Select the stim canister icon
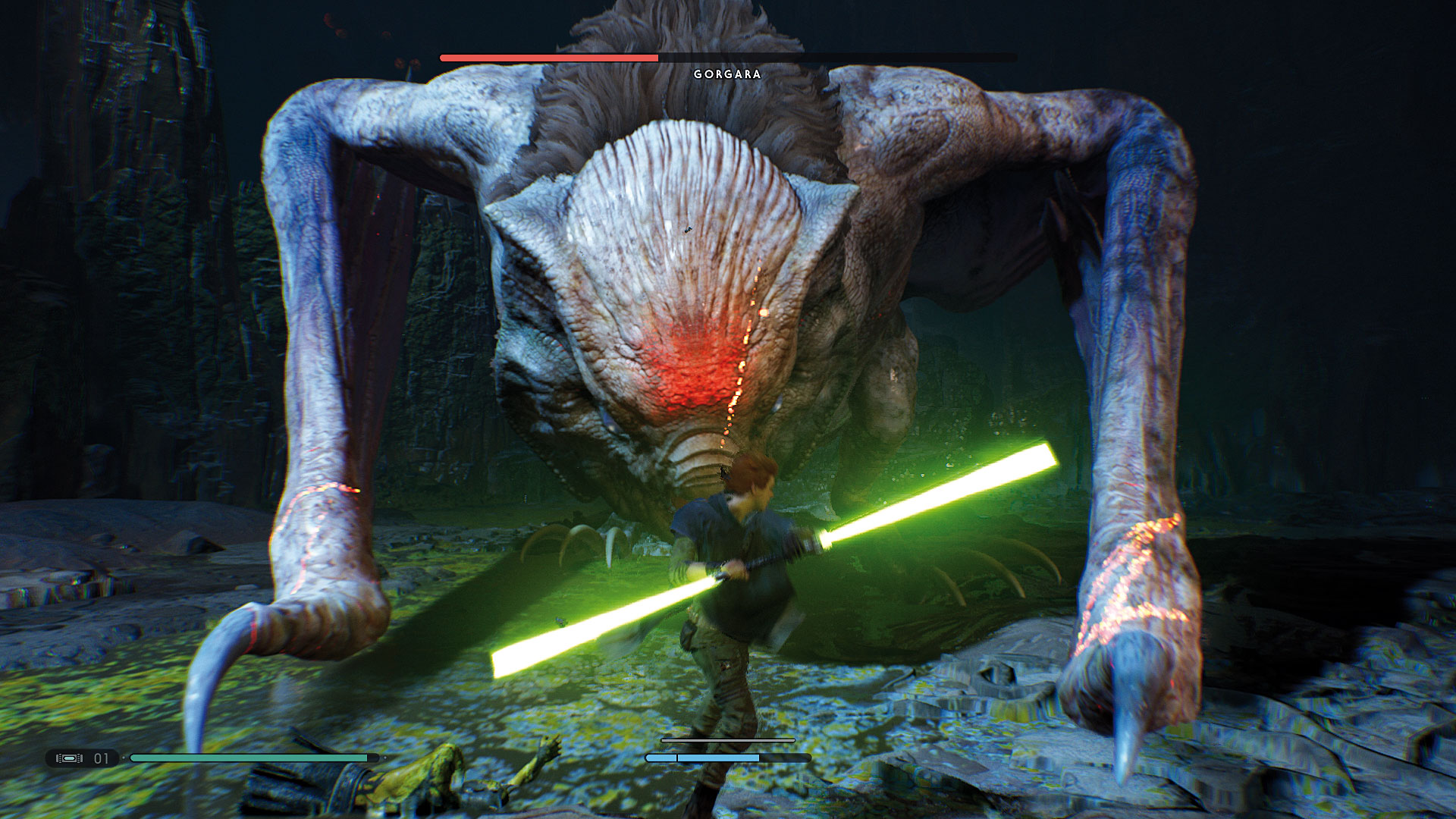 click(69, 758)
